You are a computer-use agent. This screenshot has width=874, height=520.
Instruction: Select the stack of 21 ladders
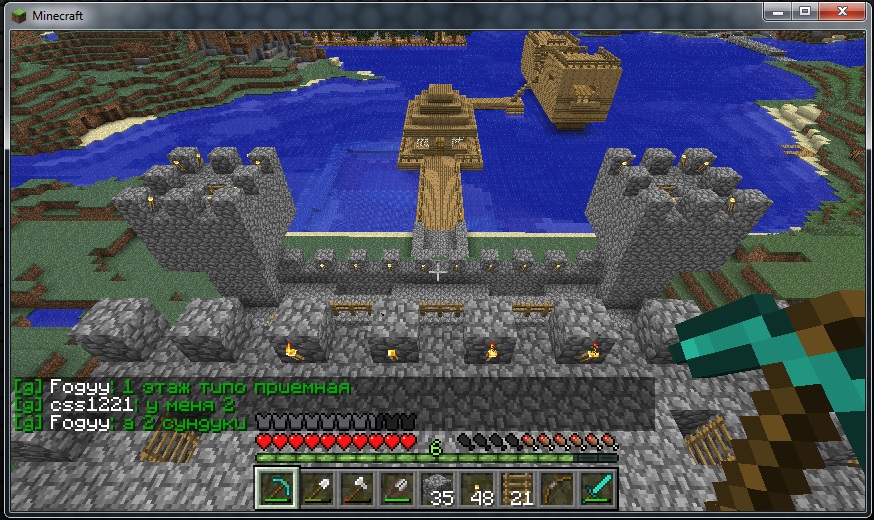coord(515,488)
